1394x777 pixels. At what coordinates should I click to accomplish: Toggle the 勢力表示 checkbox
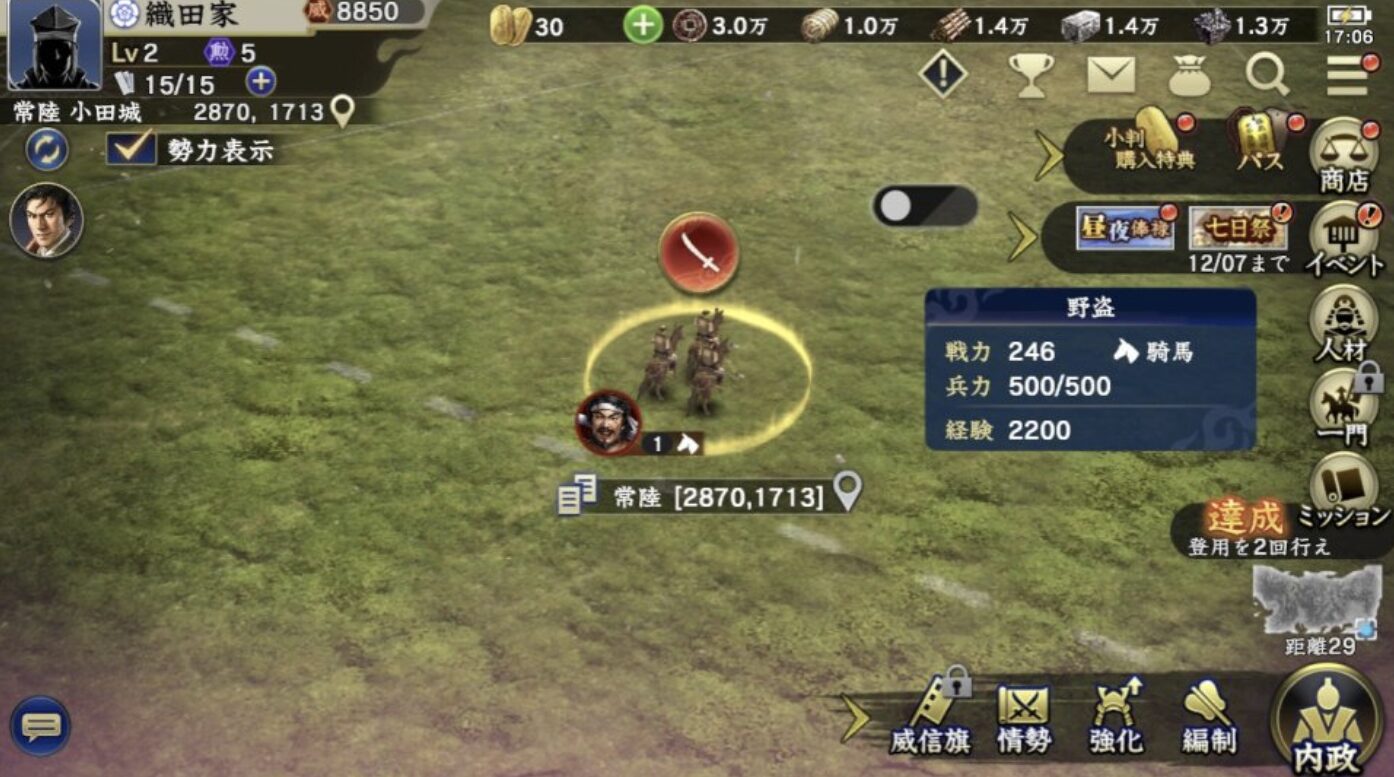pyautogui.click(x=132, y=150)
